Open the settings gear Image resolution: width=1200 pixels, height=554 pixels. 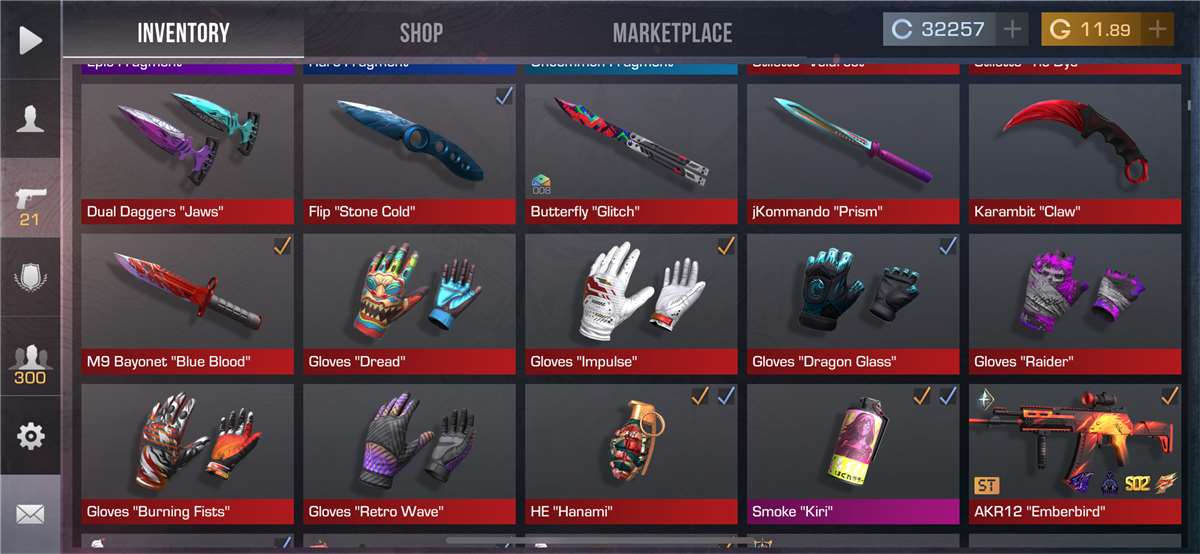(x=30, y=436)
